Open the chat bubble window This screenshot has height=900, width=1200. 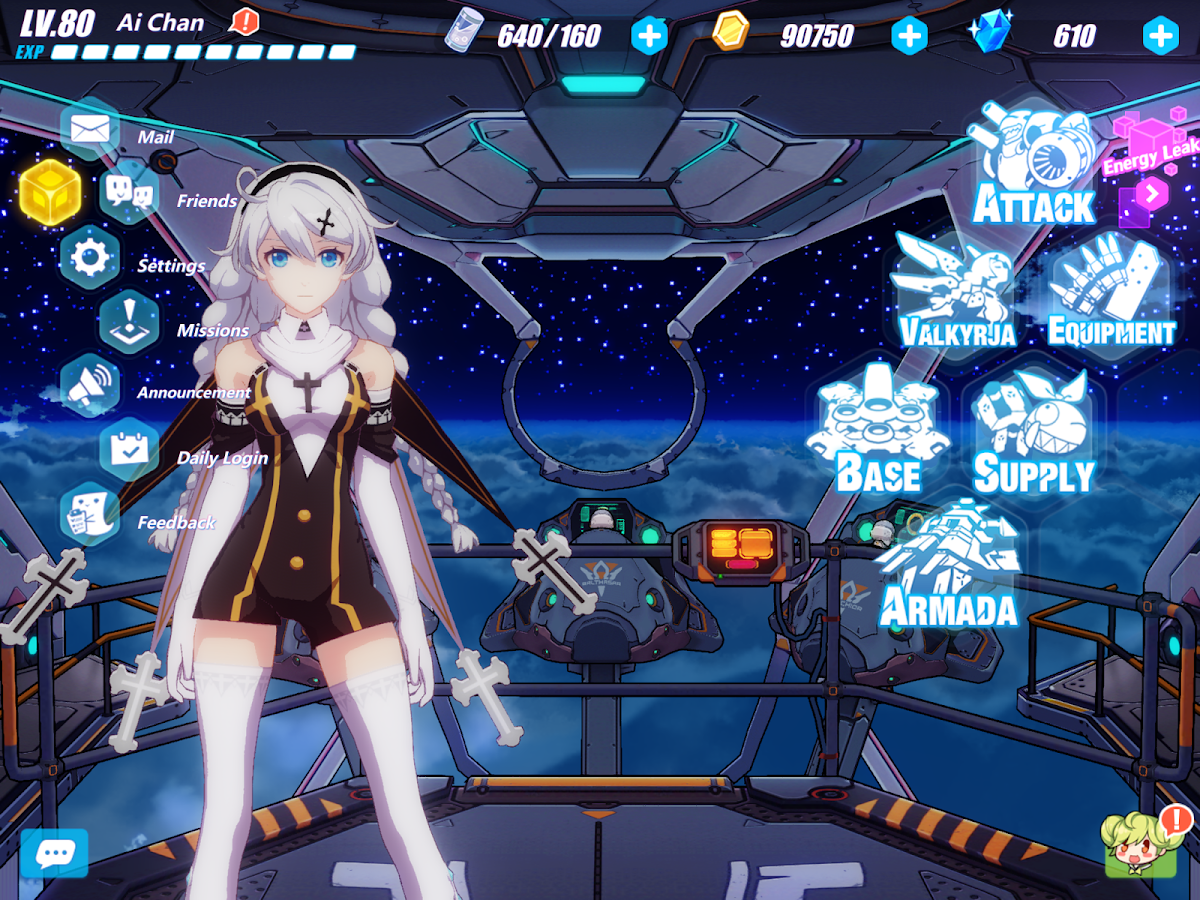click(54, 853)
